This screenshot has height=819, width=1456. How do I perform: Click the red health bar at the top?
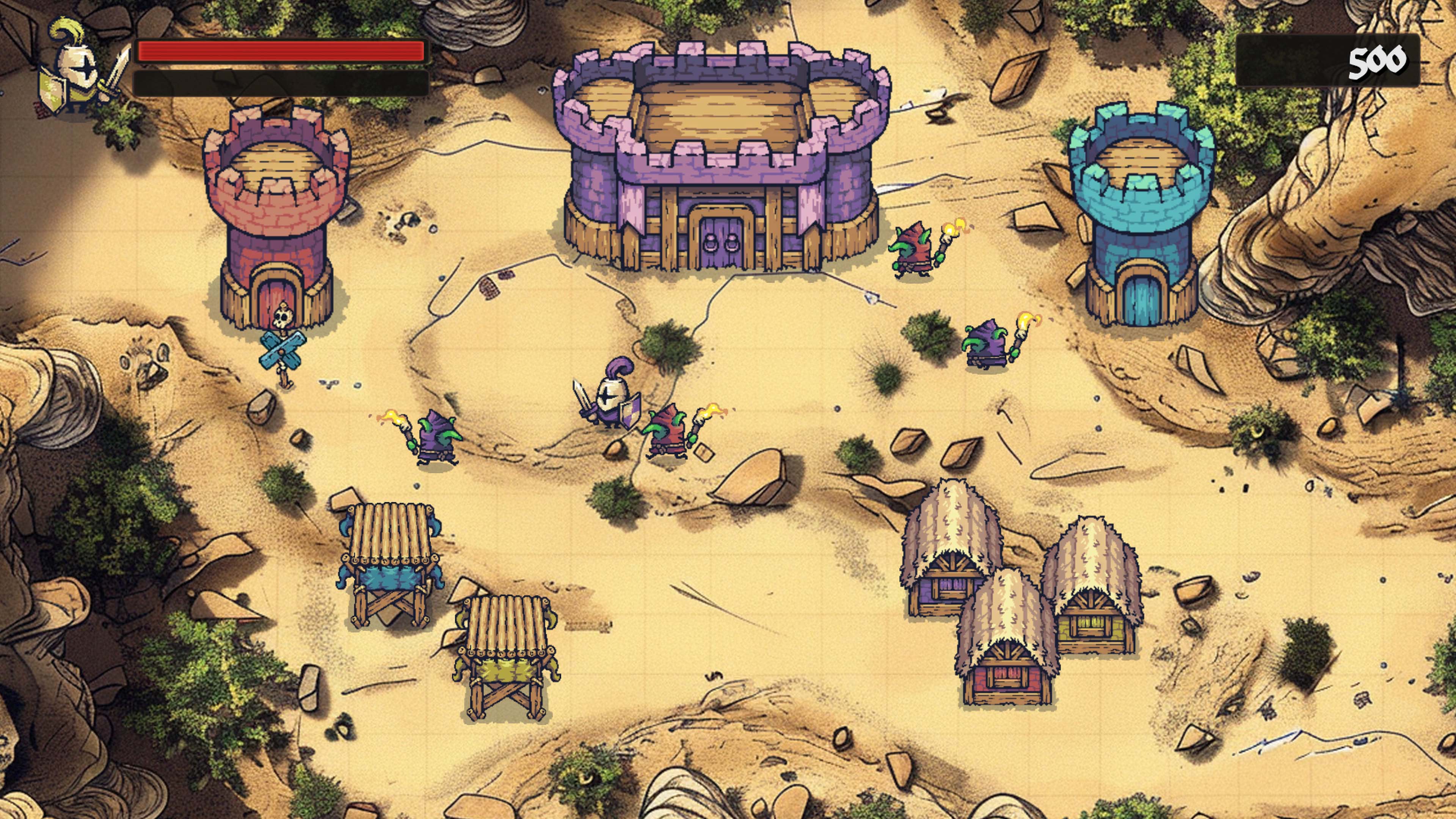[282, 52]
